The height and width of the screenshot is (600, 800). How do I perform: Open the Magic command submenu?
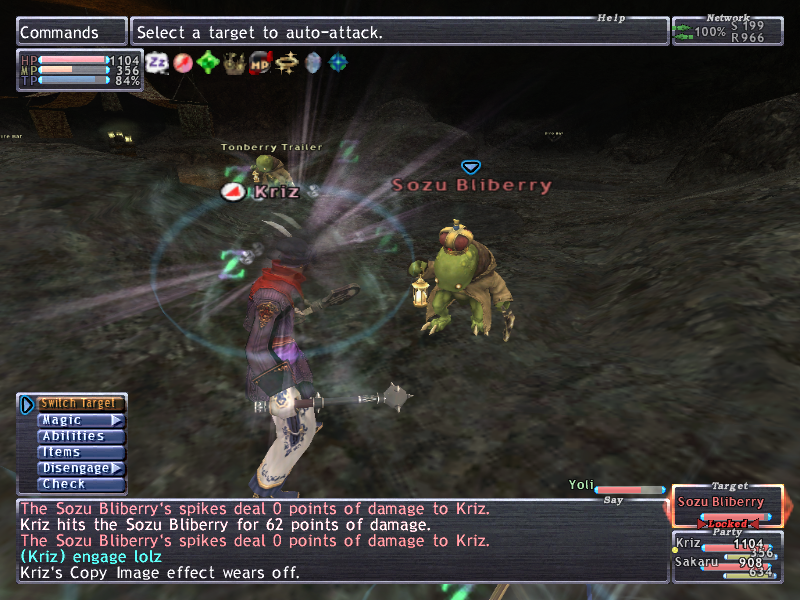tap(78, 421)
